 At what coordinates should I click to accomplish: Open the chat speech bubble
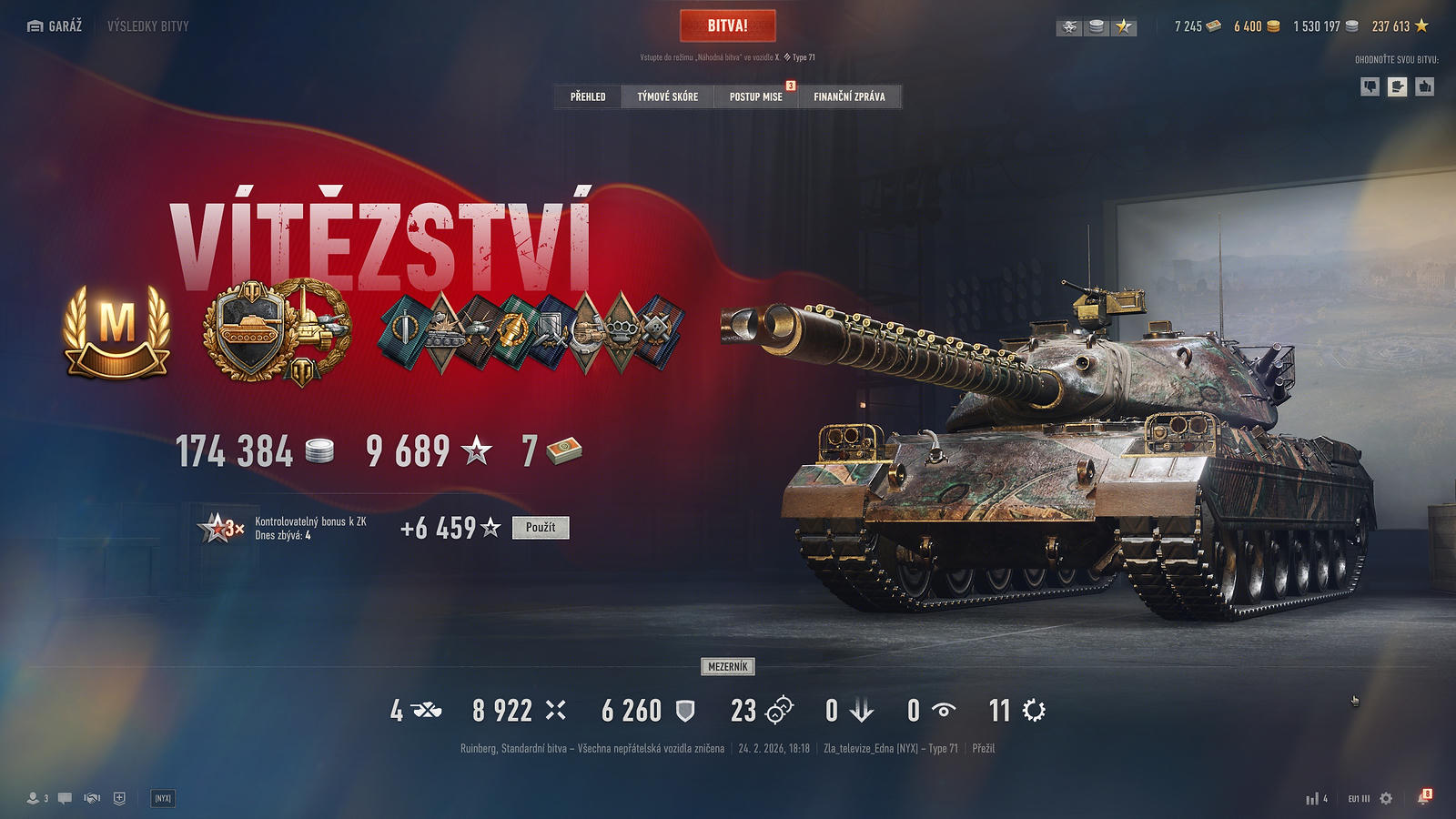click(x=65, y=798)
